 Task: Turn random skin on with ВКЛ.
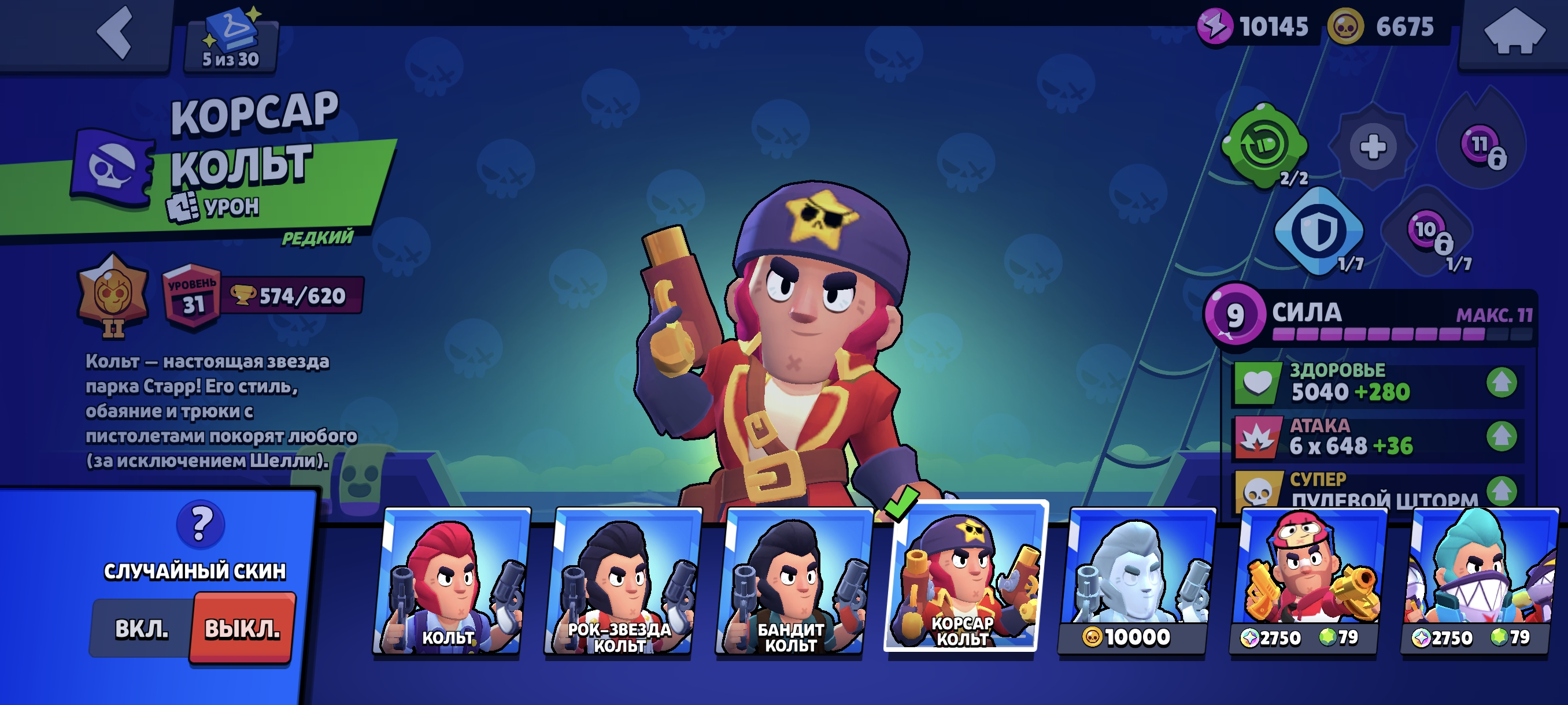141,628
